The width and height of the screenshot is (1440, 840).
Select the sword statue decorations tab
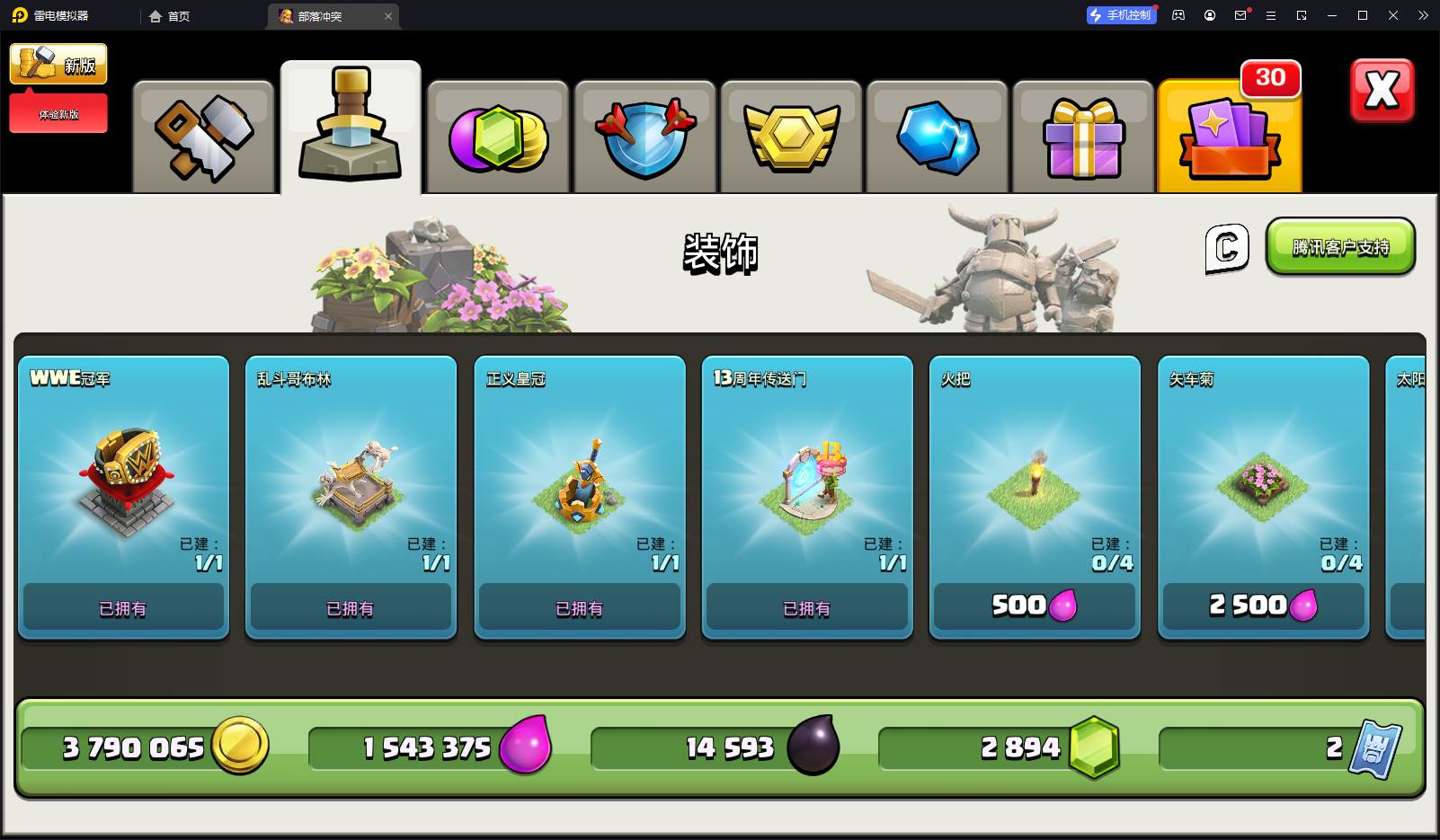point(351,128)
